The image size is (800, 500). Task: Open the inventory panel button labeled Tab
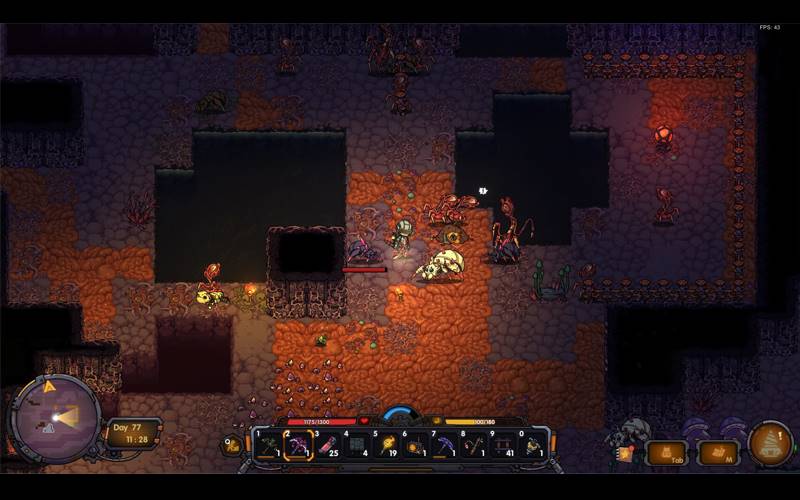click(x=667, y=454)
